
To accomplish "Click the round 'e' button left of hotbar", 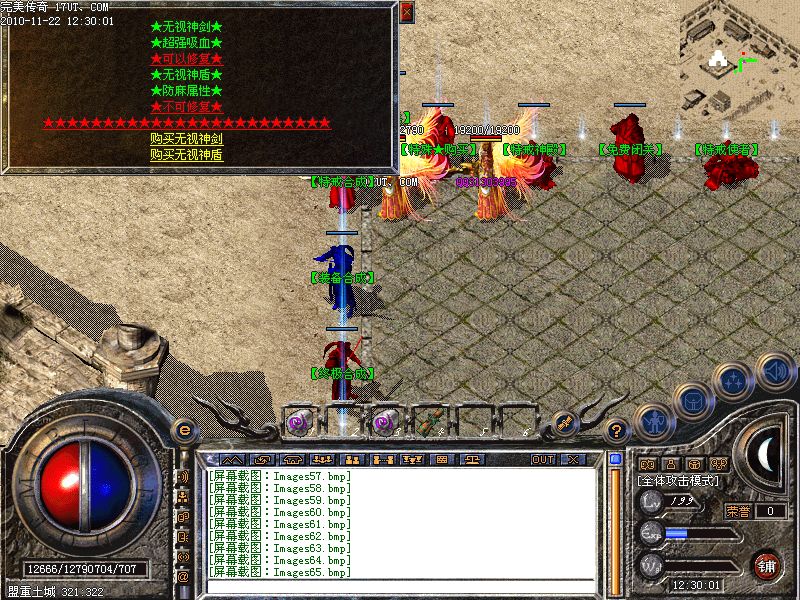I will coord(183,430).
